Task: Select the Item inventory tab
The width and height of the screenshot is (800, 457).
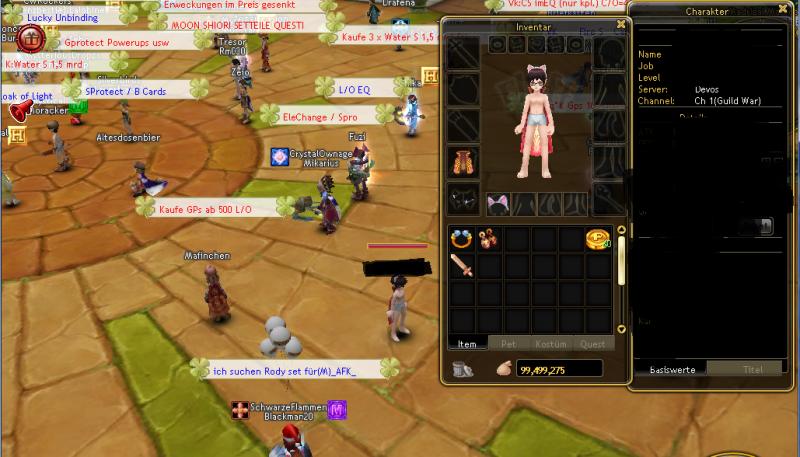Action: pyautogui.click(x=467, y=343)
